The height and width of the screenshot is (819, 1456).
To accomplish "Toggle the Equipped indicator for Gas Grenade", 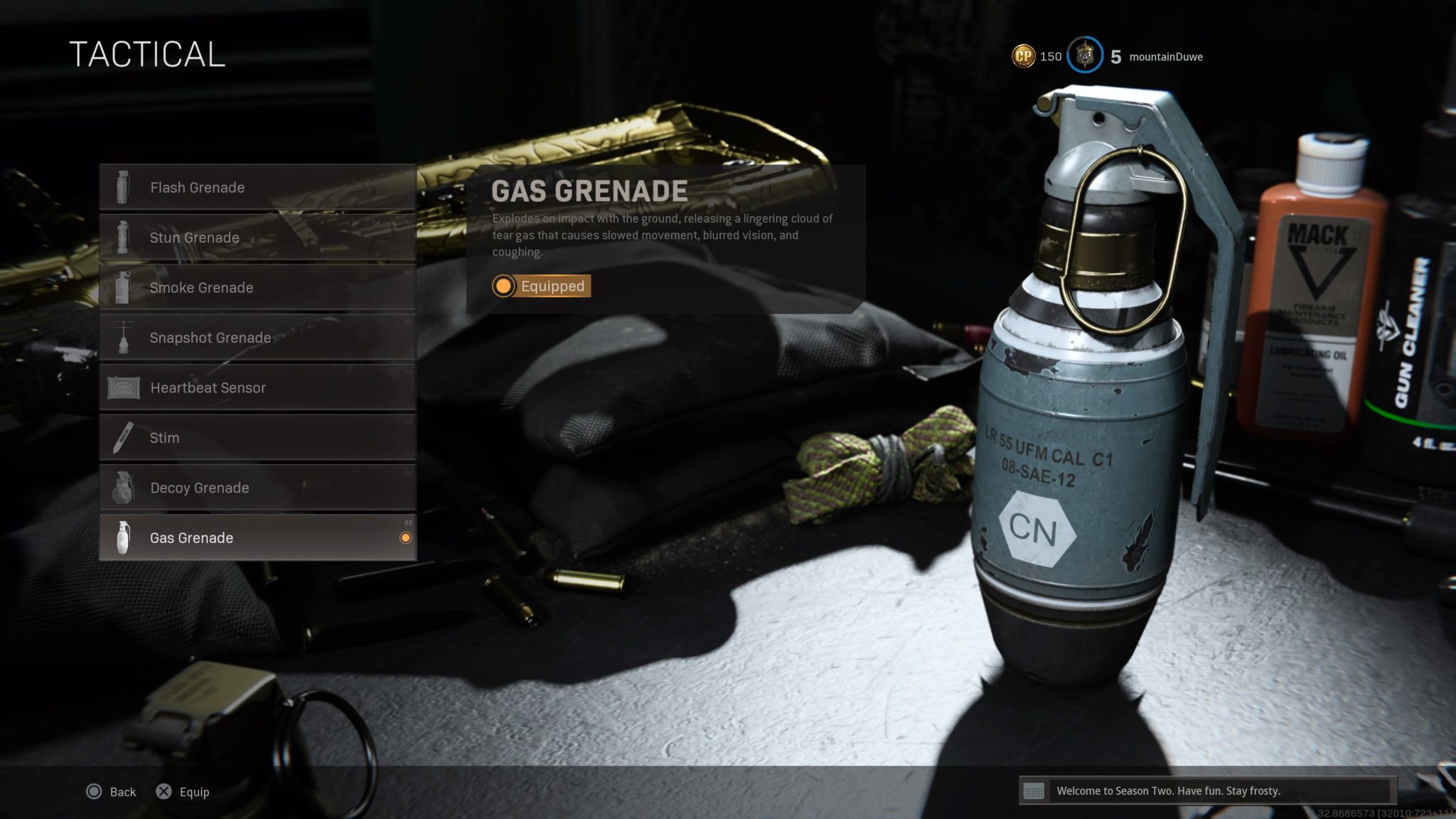I will pos(540,287).
